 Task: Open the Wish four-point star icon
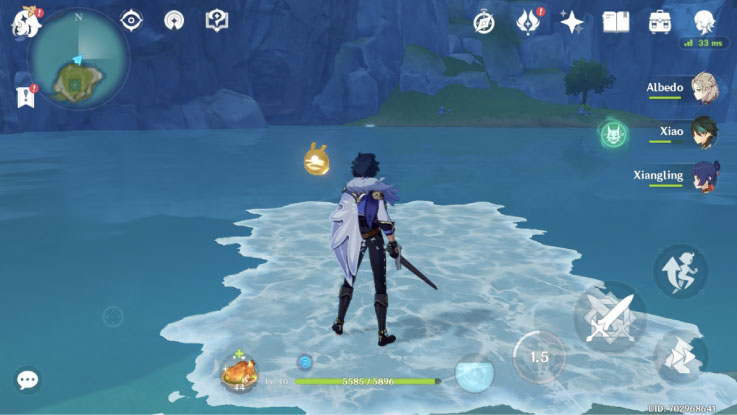point(572,22)
